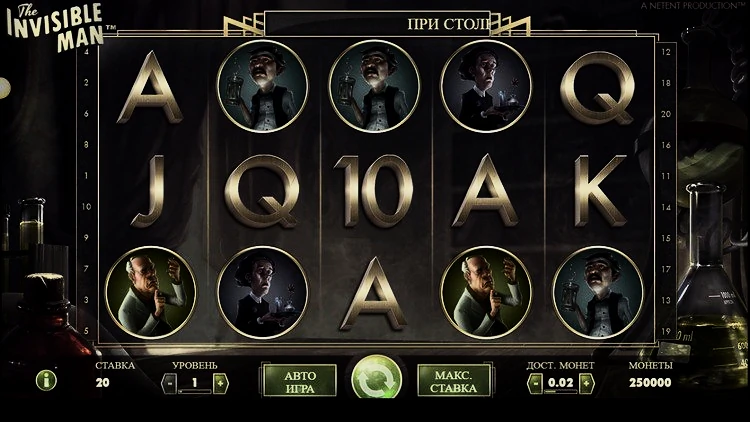Viewport: 750px width, 422px height.
Task: Set the maximum bet with МАКС. СТАВКА
Action: click(x=452, y=381)
